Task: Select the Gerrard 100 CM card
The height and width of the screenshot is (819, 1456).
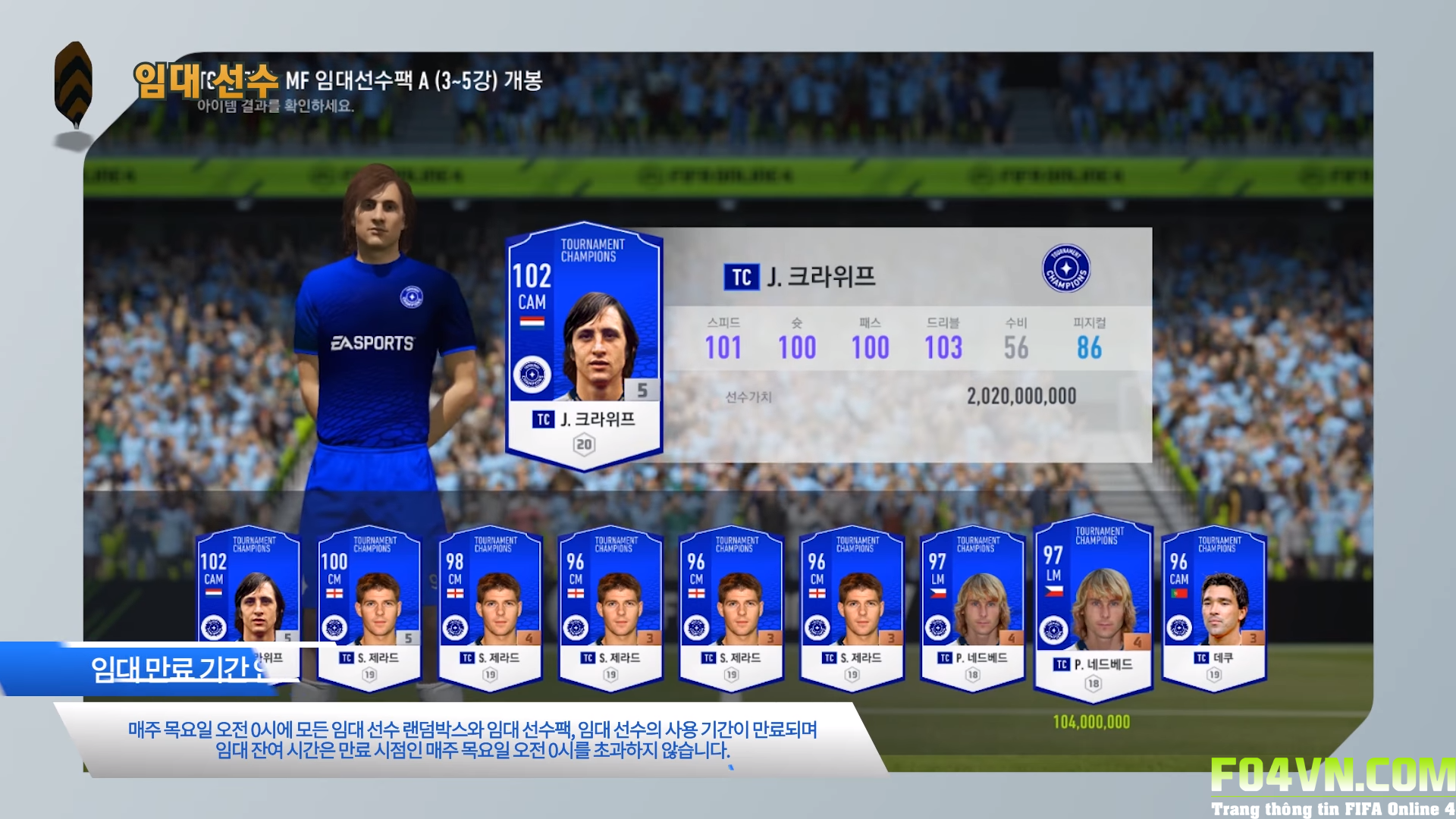Action: pyautogui.click(x=369, y=607)
